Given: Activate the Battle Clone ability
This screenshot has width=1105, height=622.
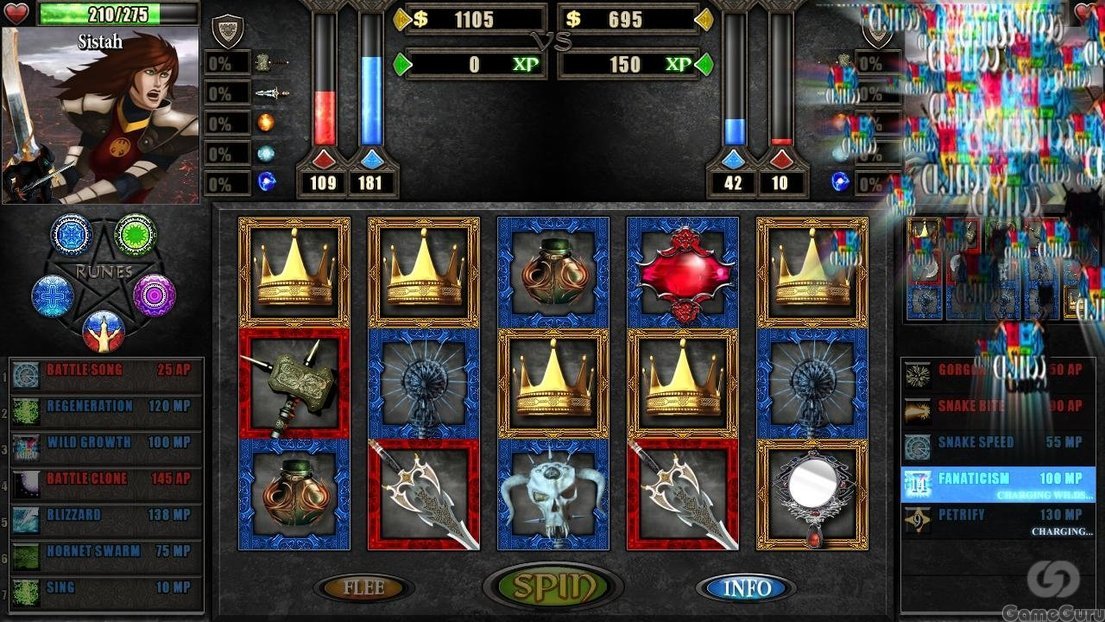Looking at the screenshot, I should (x=106, y=479).
